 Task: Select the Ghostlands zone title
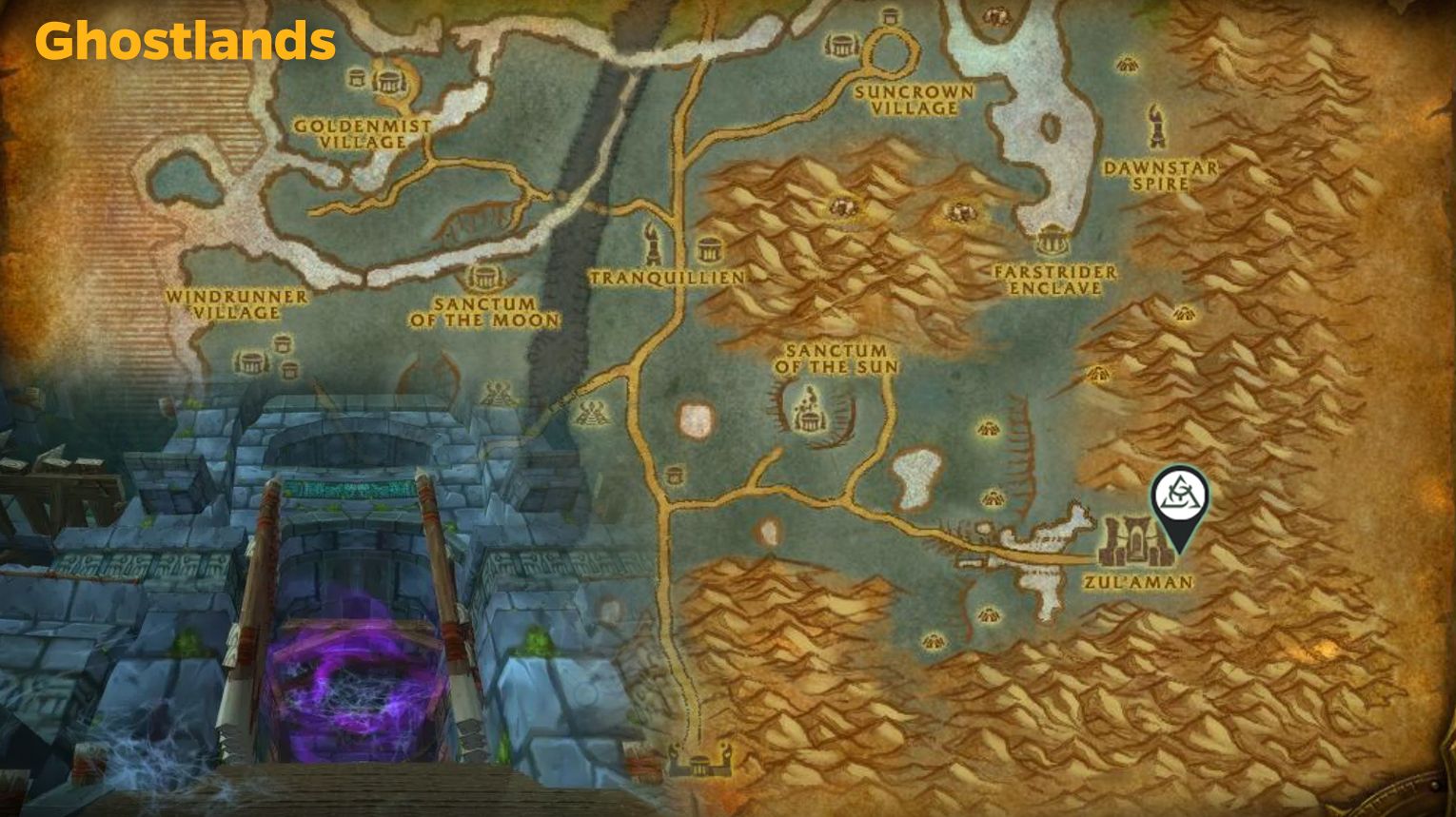[184, 41]
